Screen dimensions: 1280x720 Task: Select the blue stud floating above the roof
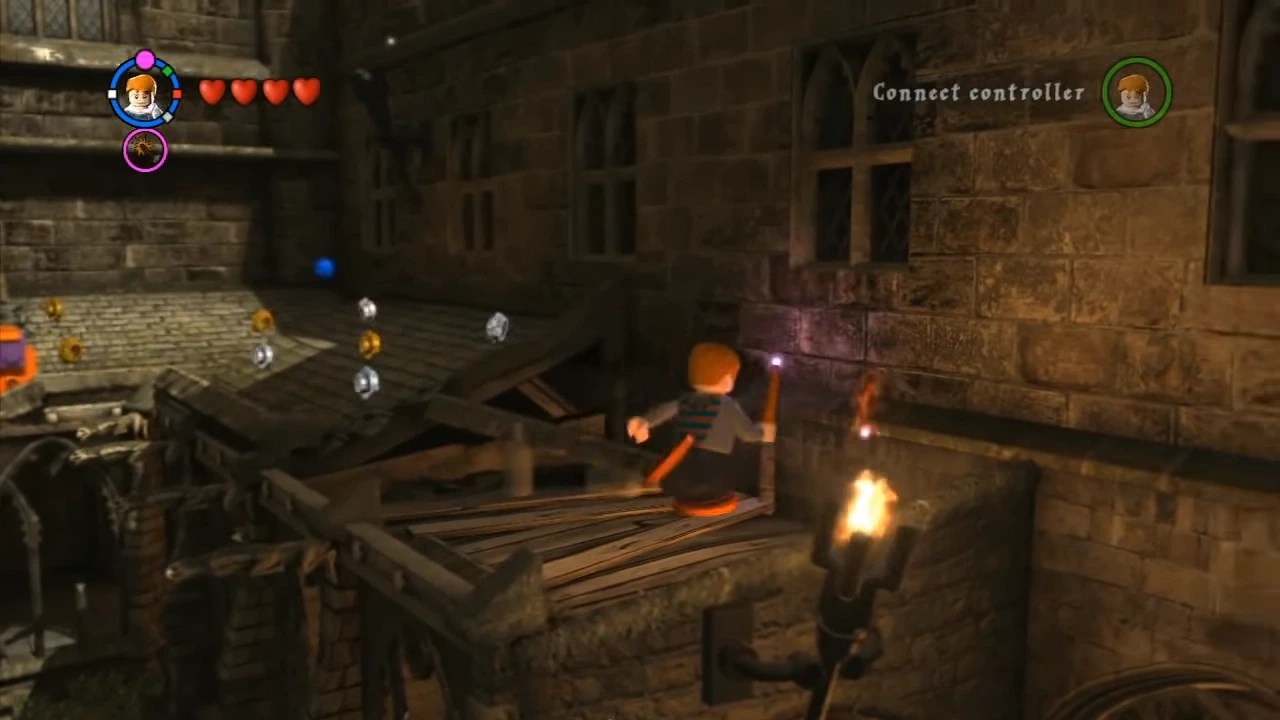pos(323,266)
